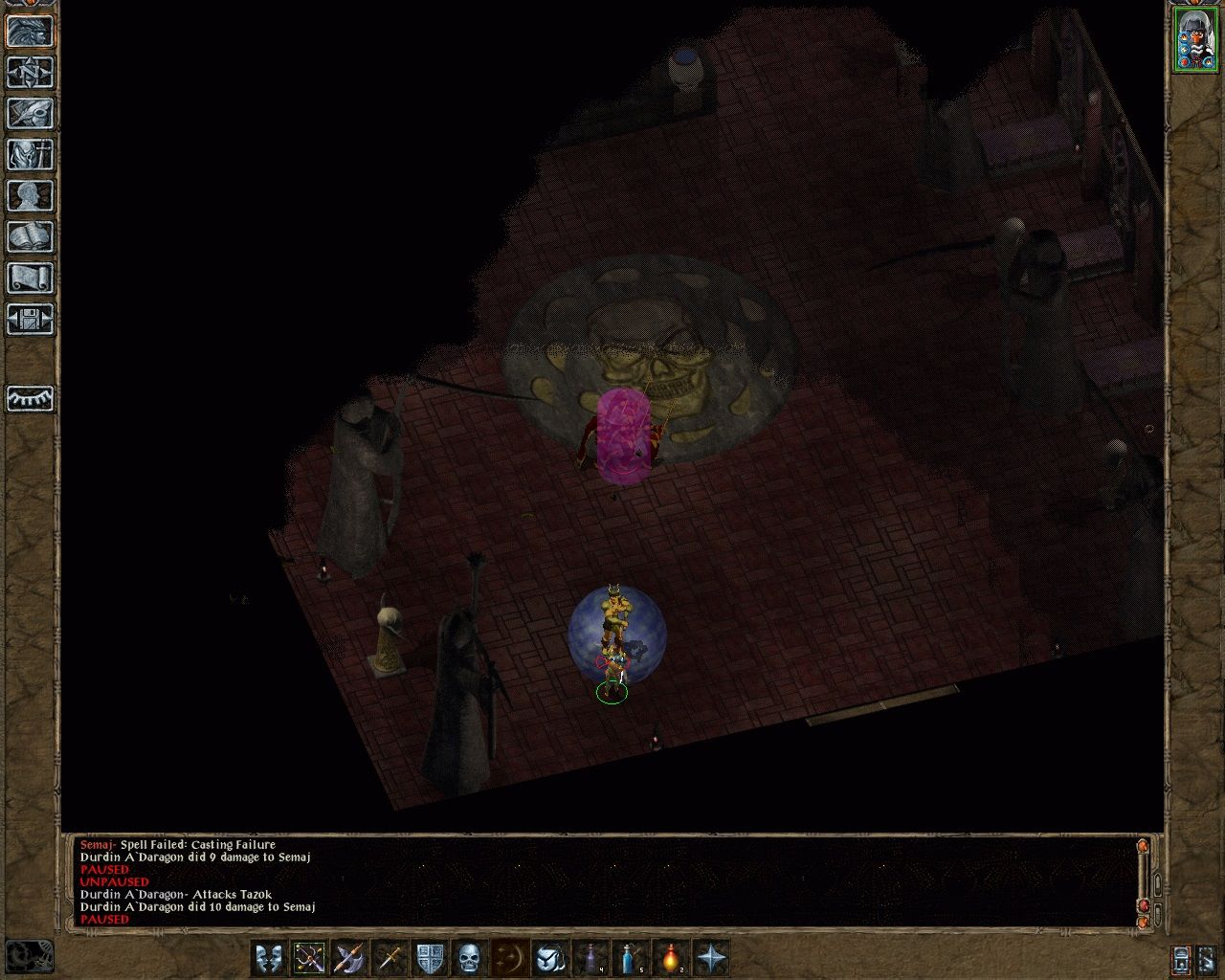Select the party member portrait
This screenshot has width=1225, height=980.
click(1195, 39)
